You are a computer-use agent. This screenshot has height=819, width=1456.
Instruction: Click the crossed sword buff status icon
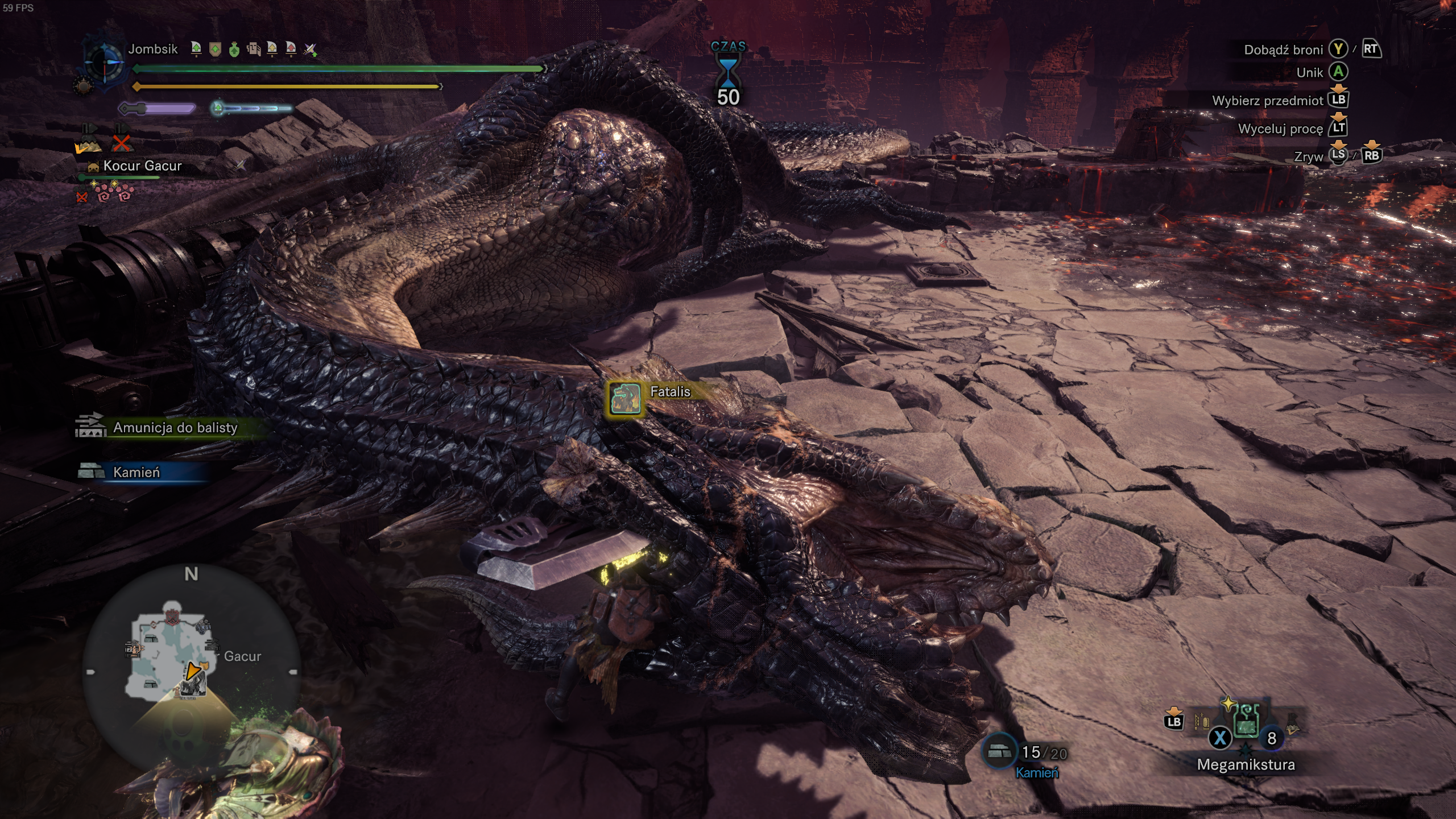click(x=309, y=50)
